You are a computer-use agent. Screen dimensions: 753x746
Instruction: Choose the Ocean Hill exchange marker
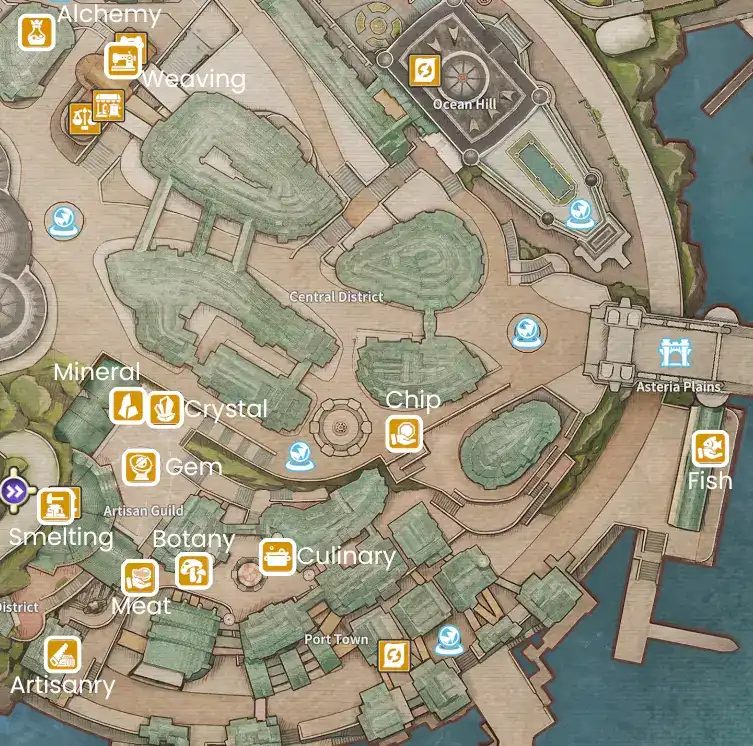(425, 71)
